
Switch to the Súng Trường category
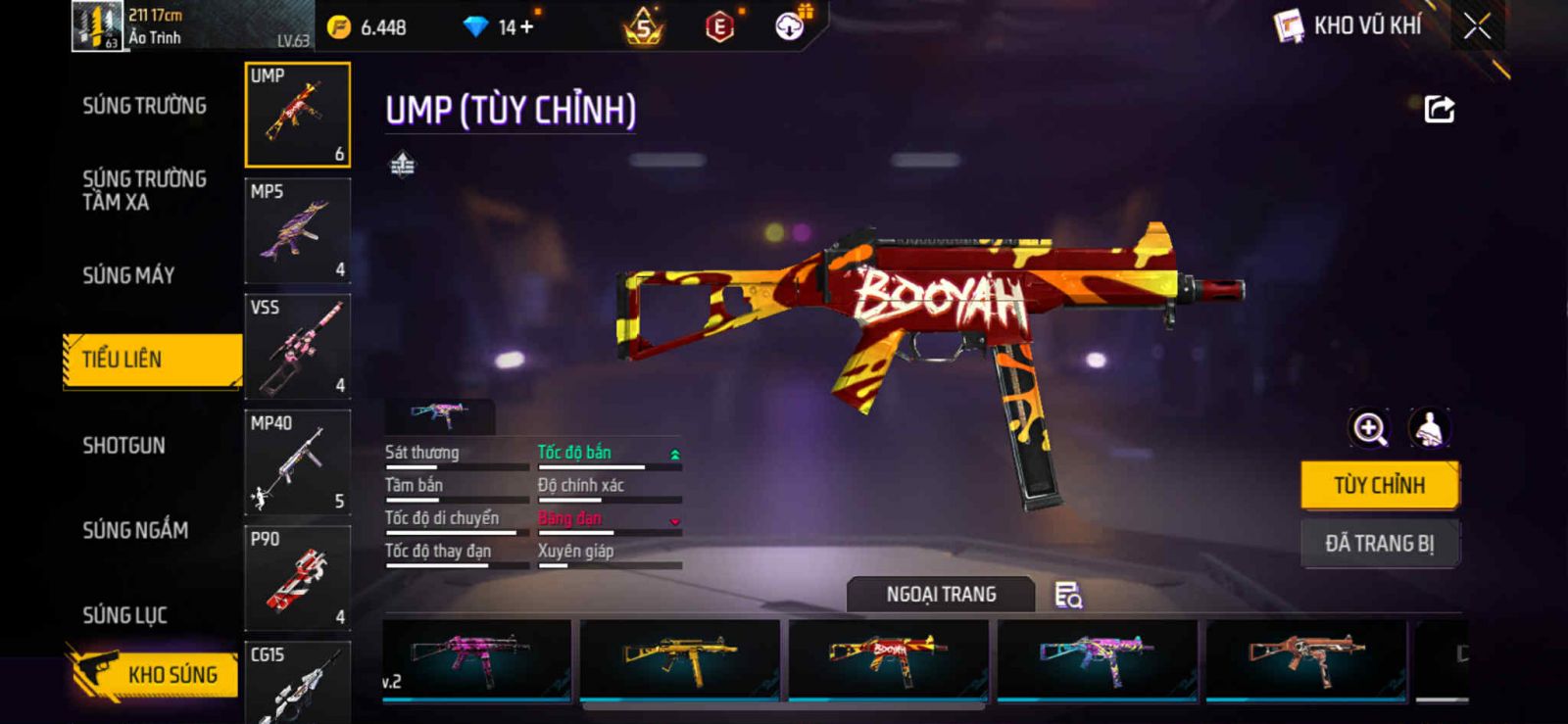(144, 106)
